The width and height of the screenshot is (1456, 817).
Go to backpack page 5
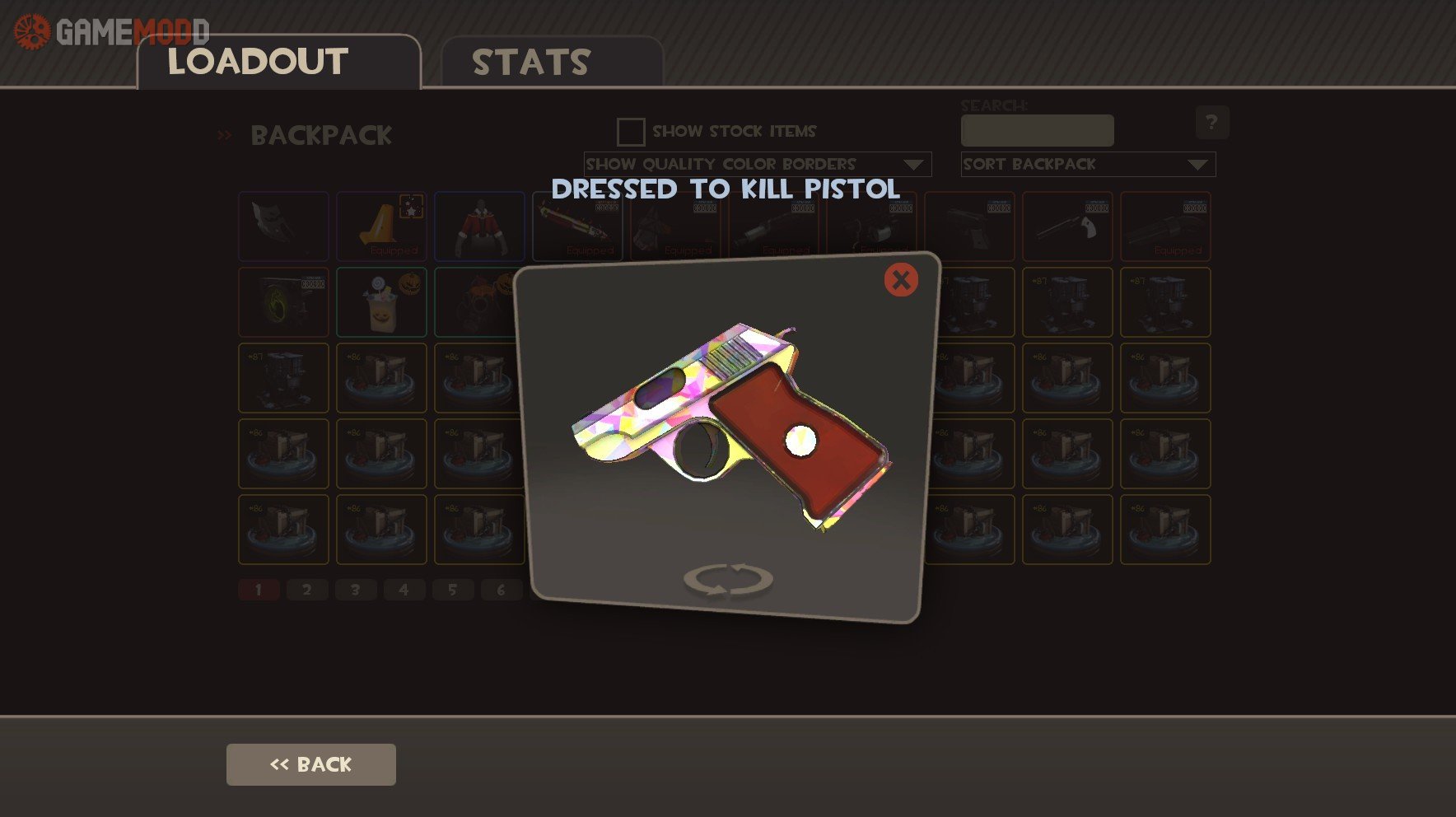[452, 590]
